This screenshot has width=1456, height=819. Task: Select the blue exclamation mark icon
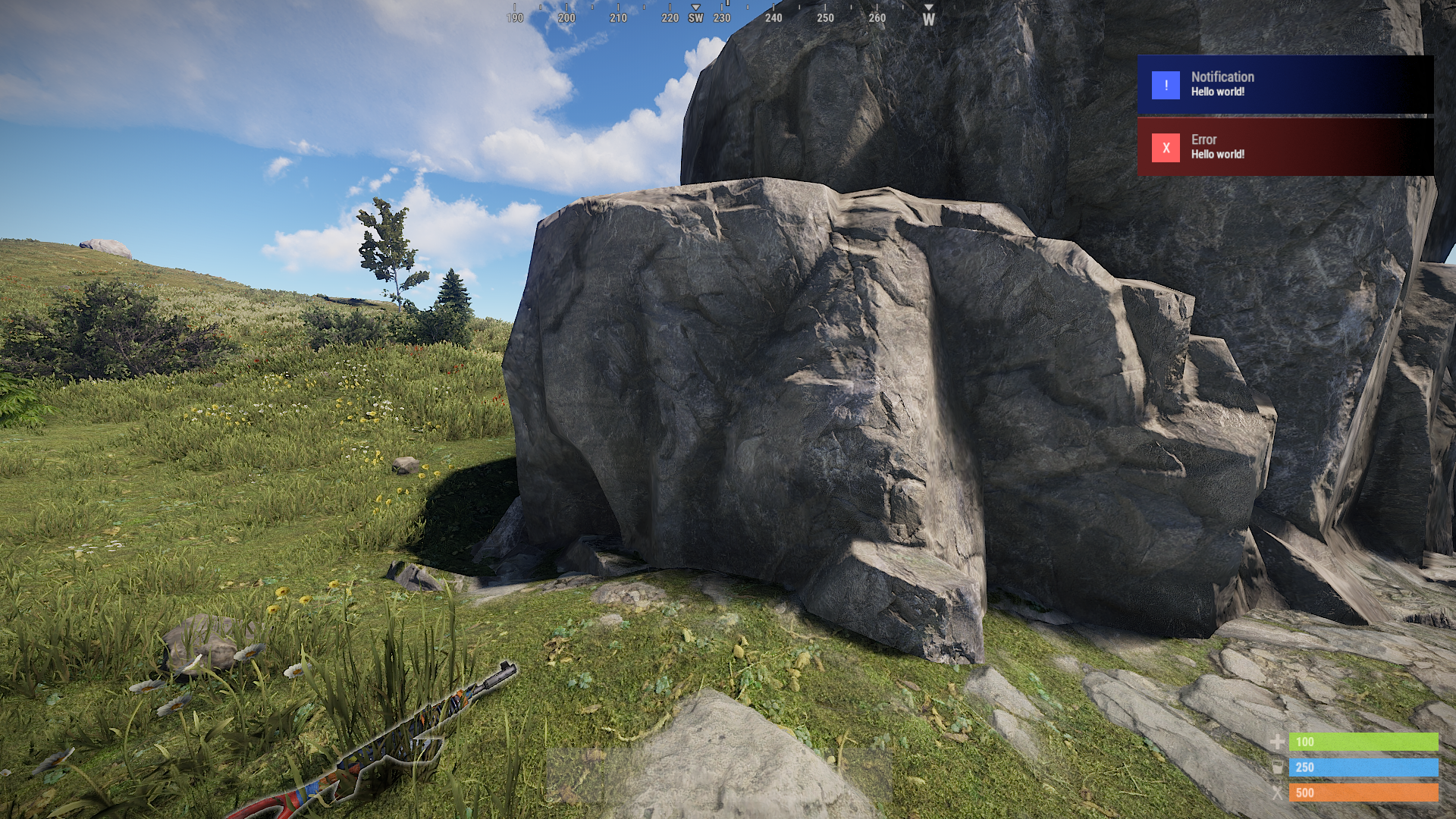pos(1166,85)
